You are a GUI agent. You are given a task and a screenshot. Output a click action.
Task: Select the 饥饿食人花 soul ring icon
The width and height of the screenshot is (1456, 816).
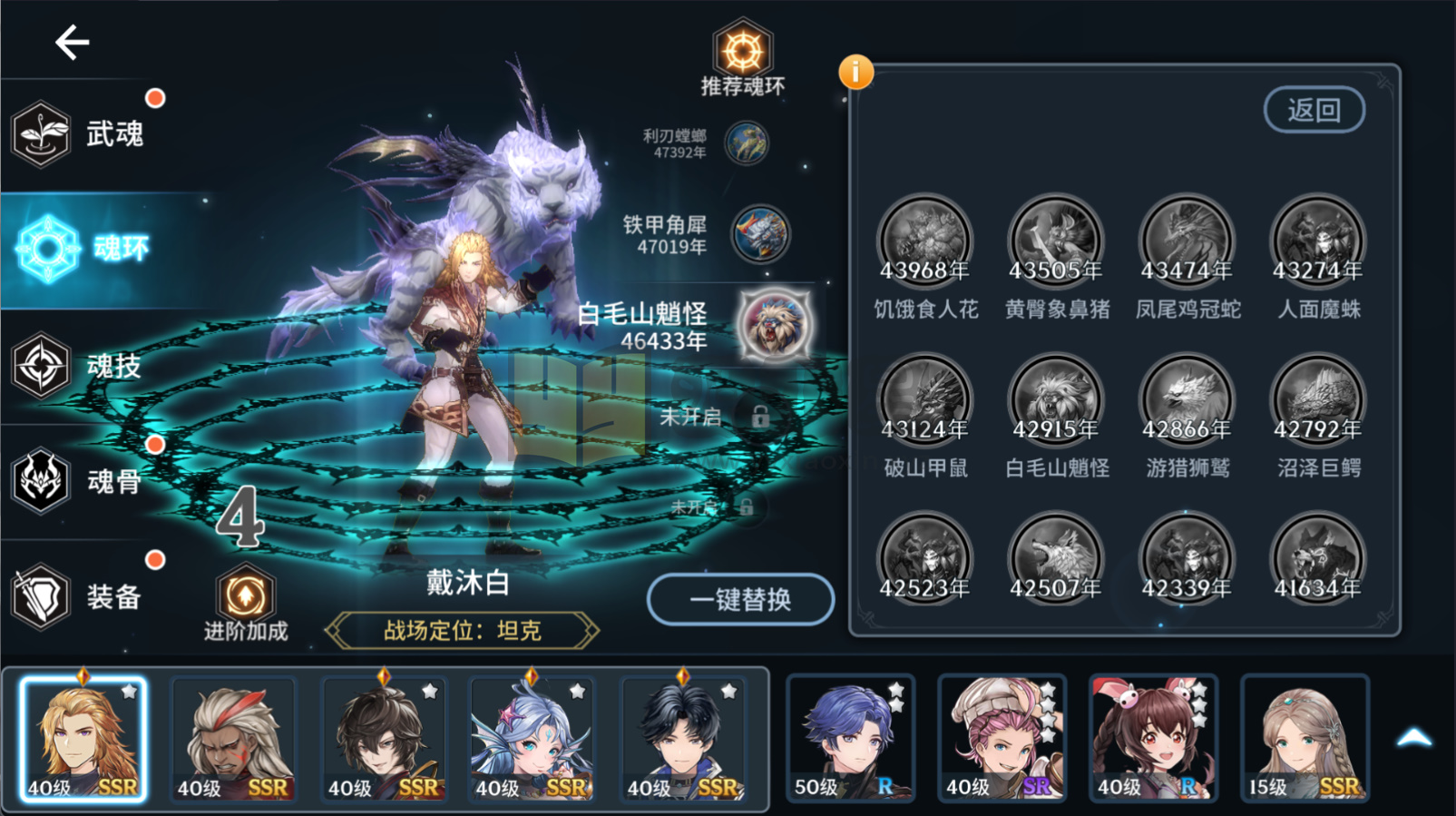click(x=924, y=241)
